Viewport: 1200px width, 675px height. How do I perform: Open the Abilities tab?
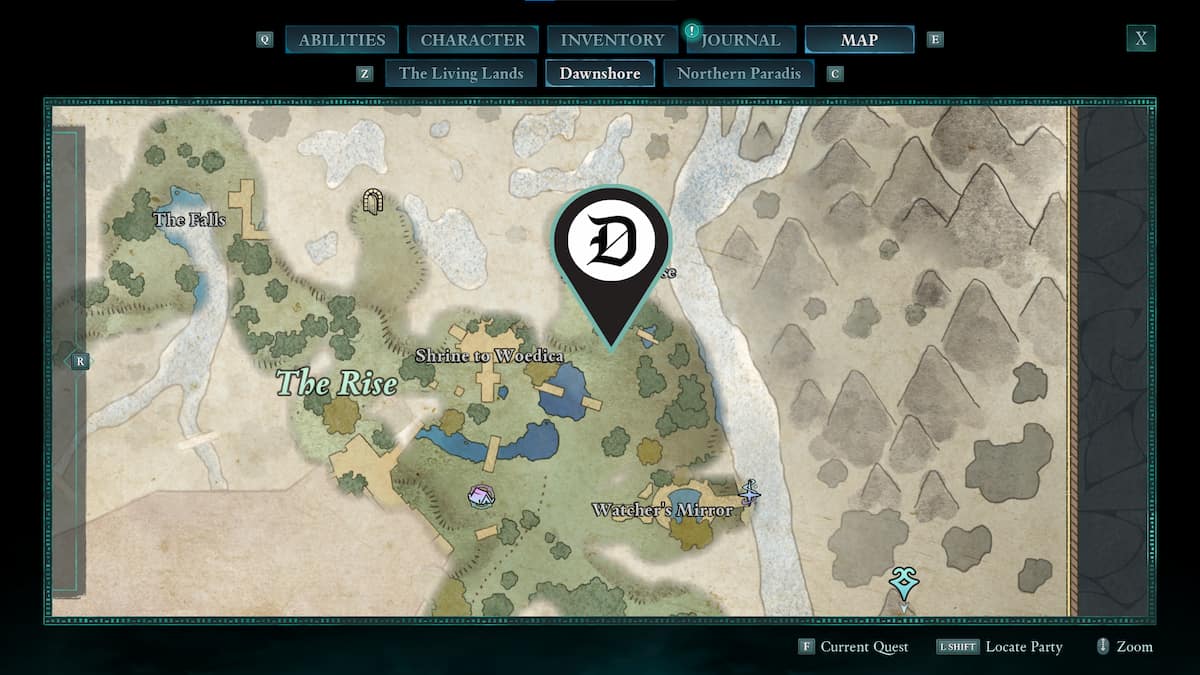[342, 40]
